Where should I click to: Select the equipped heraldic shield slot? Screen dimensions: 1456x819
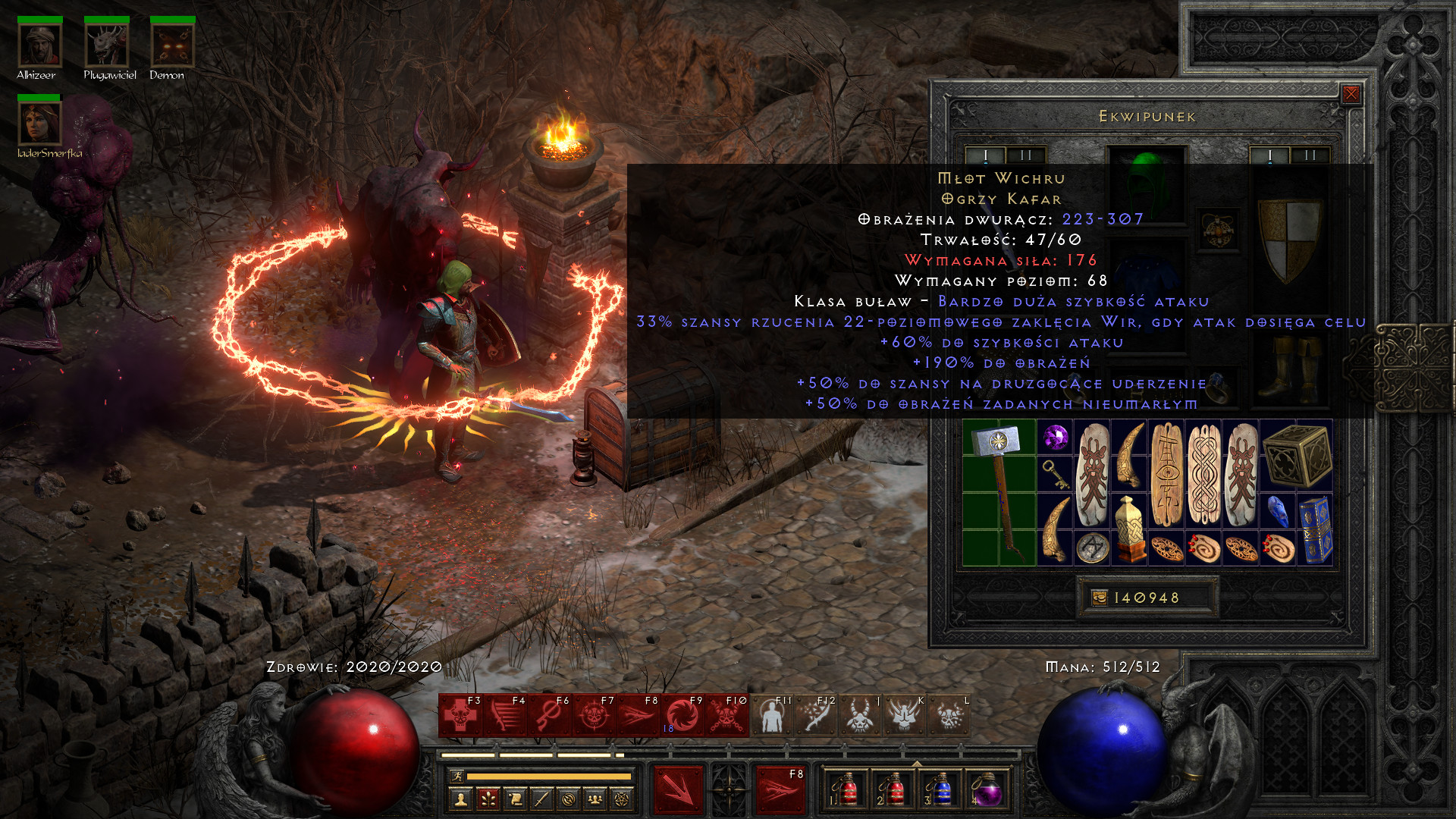(1288, 238)
